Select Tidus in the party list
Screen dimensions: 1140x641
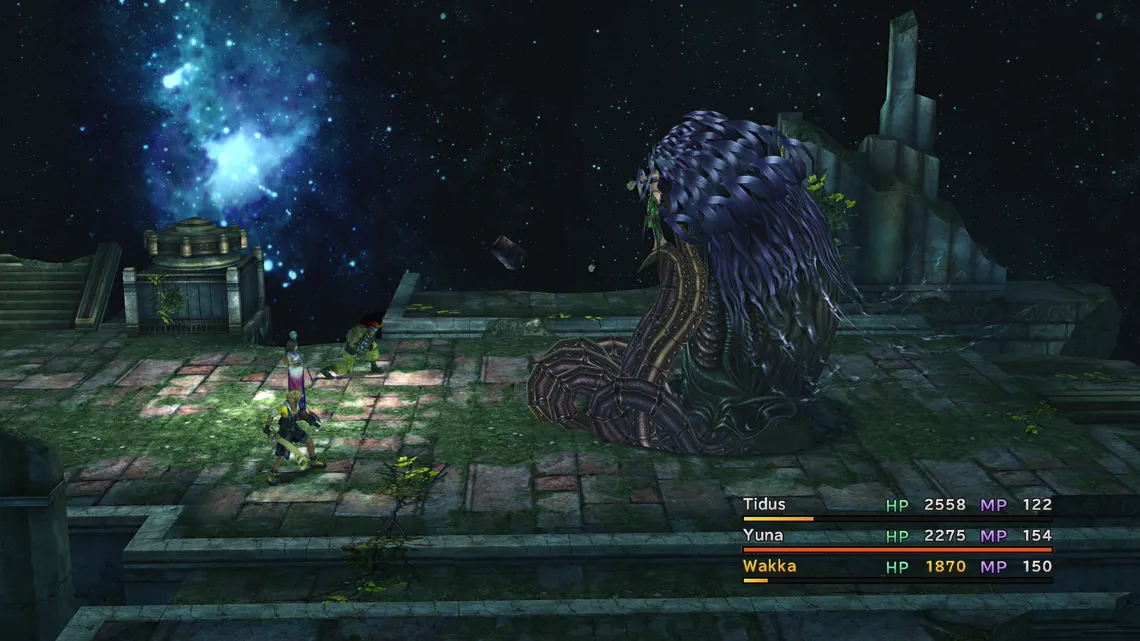click(765, 505)
